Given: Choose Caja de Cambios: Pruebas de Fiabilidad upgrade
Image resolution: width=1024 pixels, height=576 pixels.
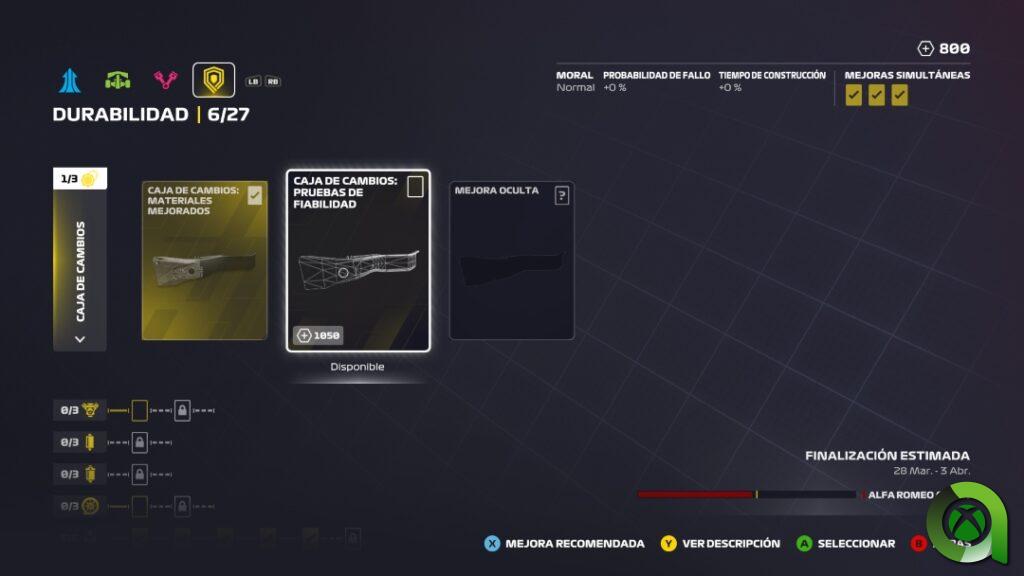Looking at the screenshot, I should pos(358,260).
